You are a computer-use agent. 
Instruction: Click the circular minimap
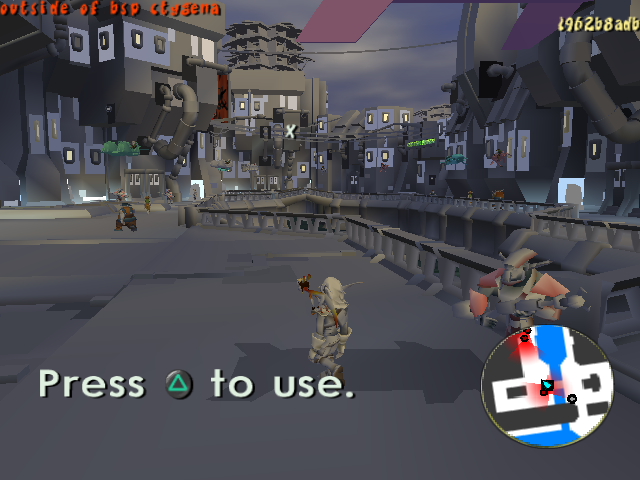click(x=547, y=386)
